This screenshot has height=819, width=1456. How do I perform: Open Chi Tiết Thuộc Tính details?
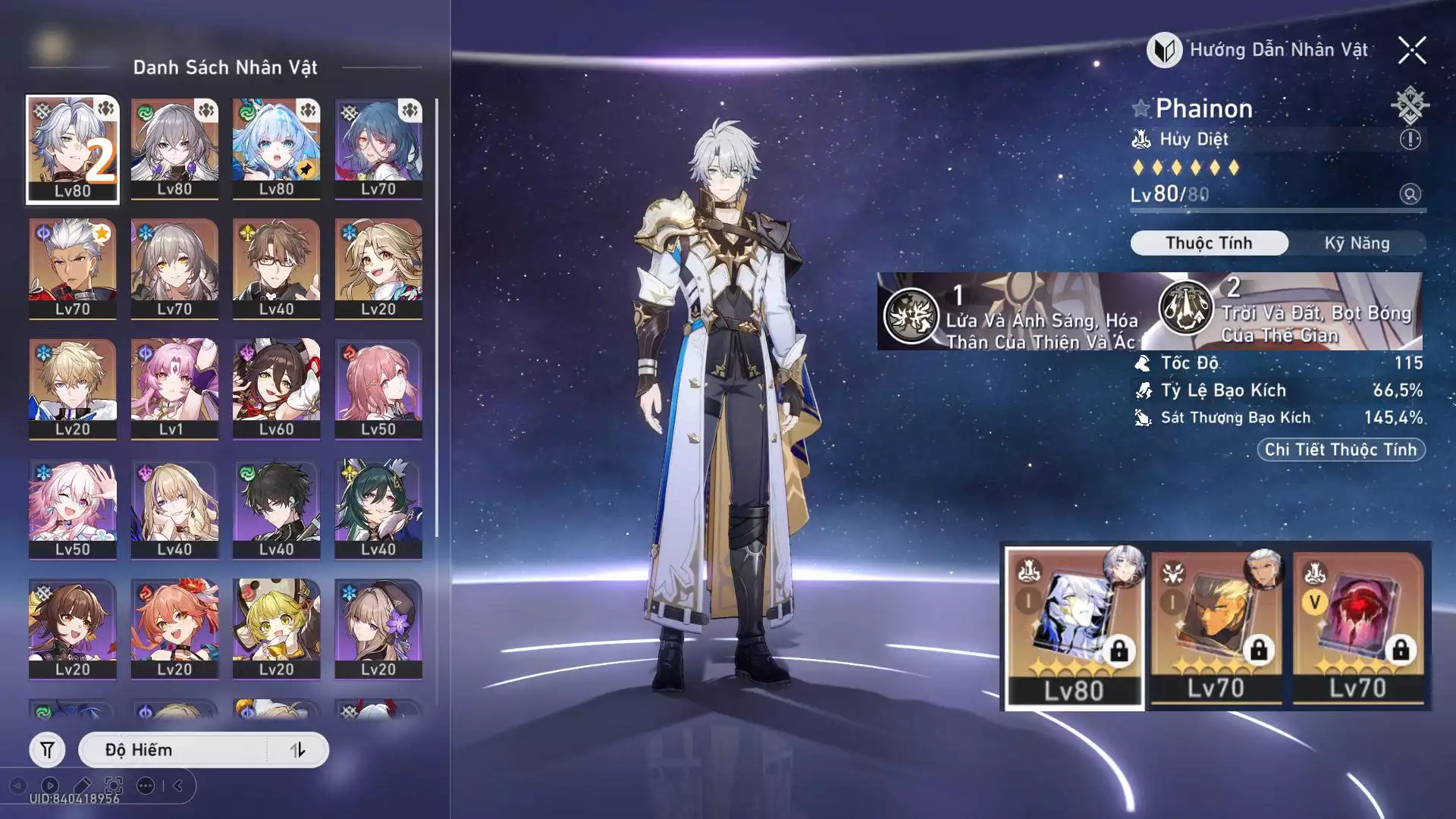tap(1341, 450)
